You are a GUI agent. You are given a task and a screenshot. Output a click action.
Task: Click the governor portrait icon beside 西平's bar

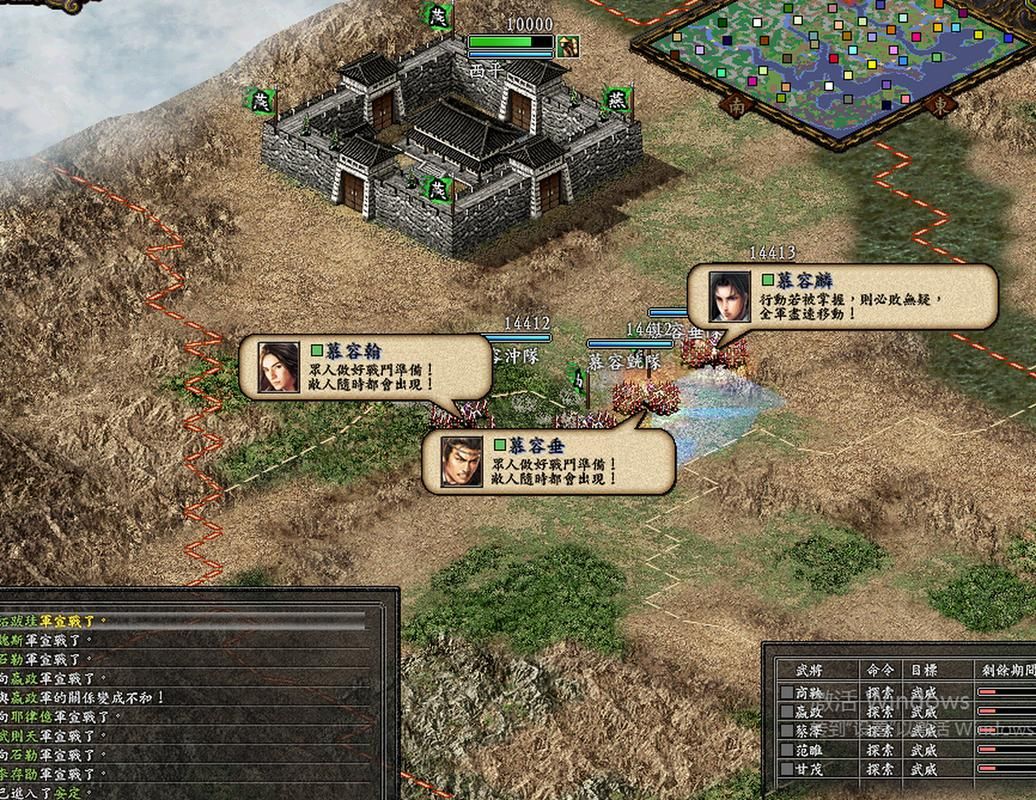point(568,45)
